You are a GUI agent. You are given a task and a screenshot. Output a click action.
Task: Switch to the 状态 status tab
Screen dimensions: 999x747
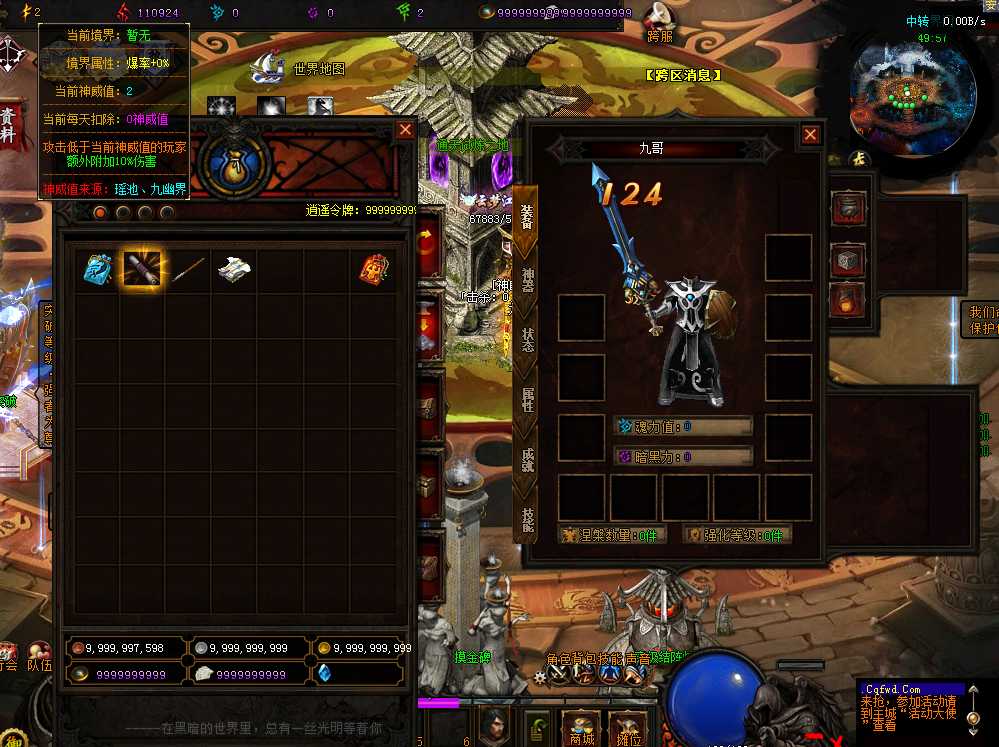(x=526, y=340)
